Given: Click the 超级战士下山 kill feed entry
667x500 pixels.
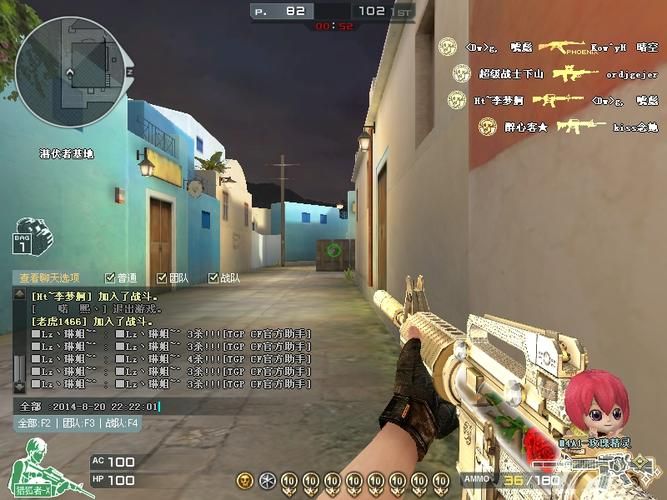Looking at the screenshot, I should [510, 74].
